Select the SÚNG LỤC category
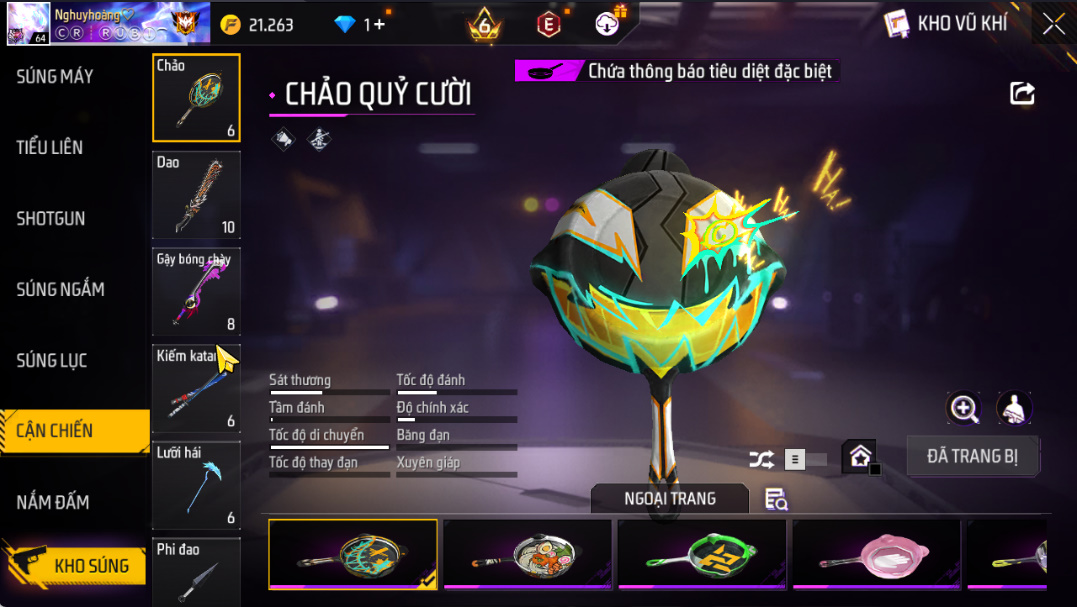 tap(52, 360)
